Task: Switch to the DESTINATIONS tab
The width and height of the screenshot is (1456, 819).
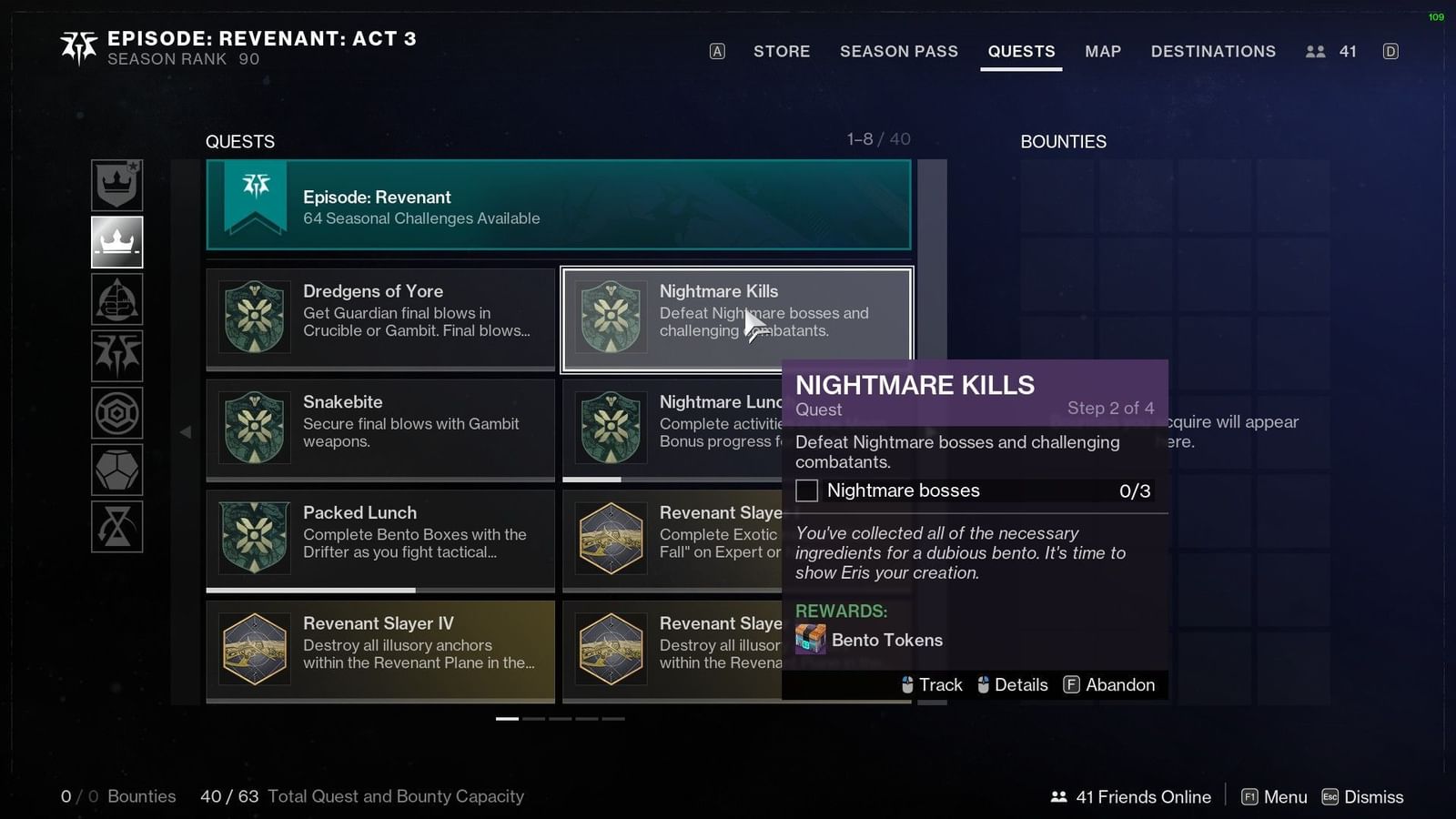Action: [1213, 52]
